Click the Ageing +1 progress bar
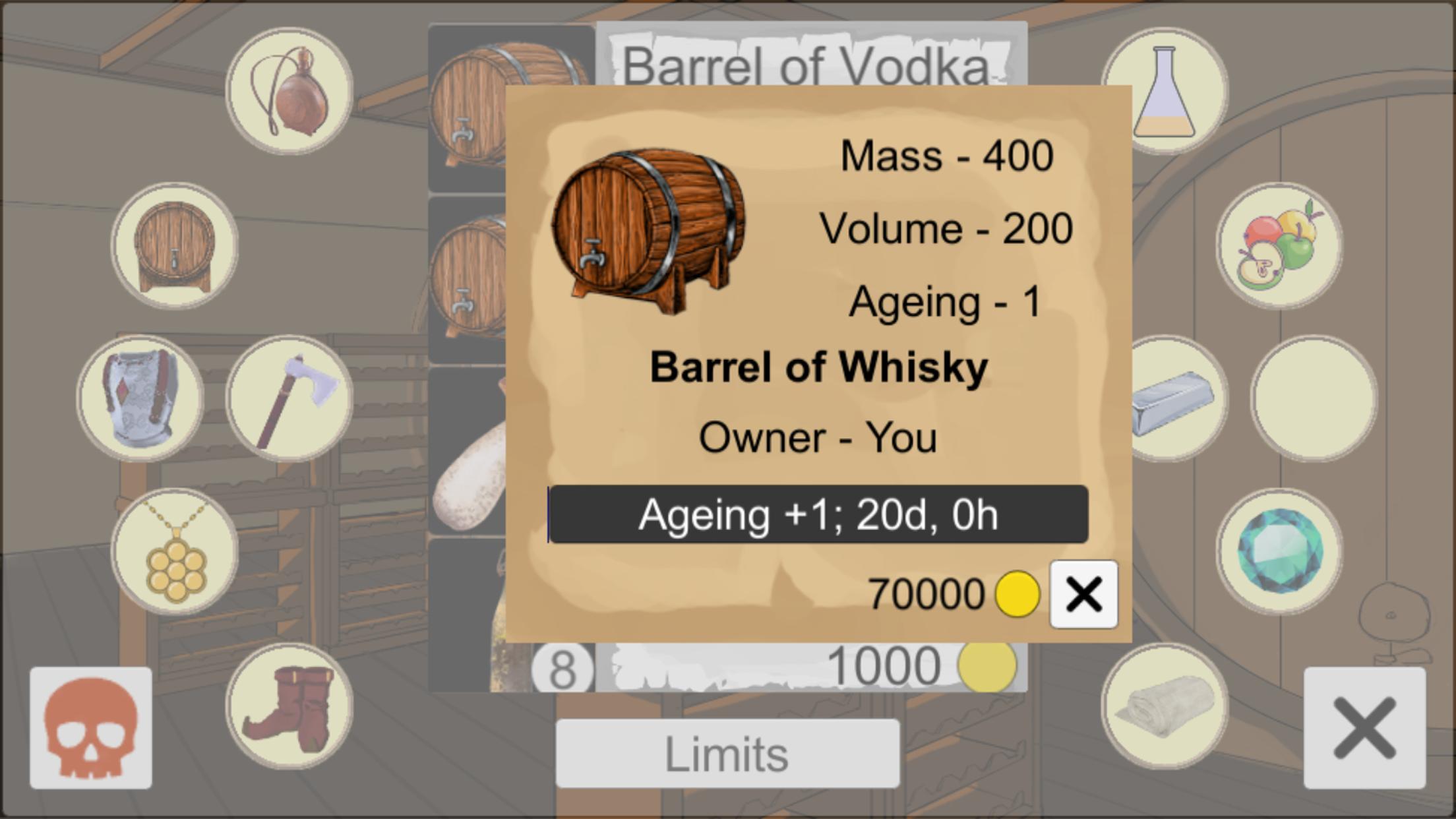Viewport: 1456px width, 819px height. [820, 516]
